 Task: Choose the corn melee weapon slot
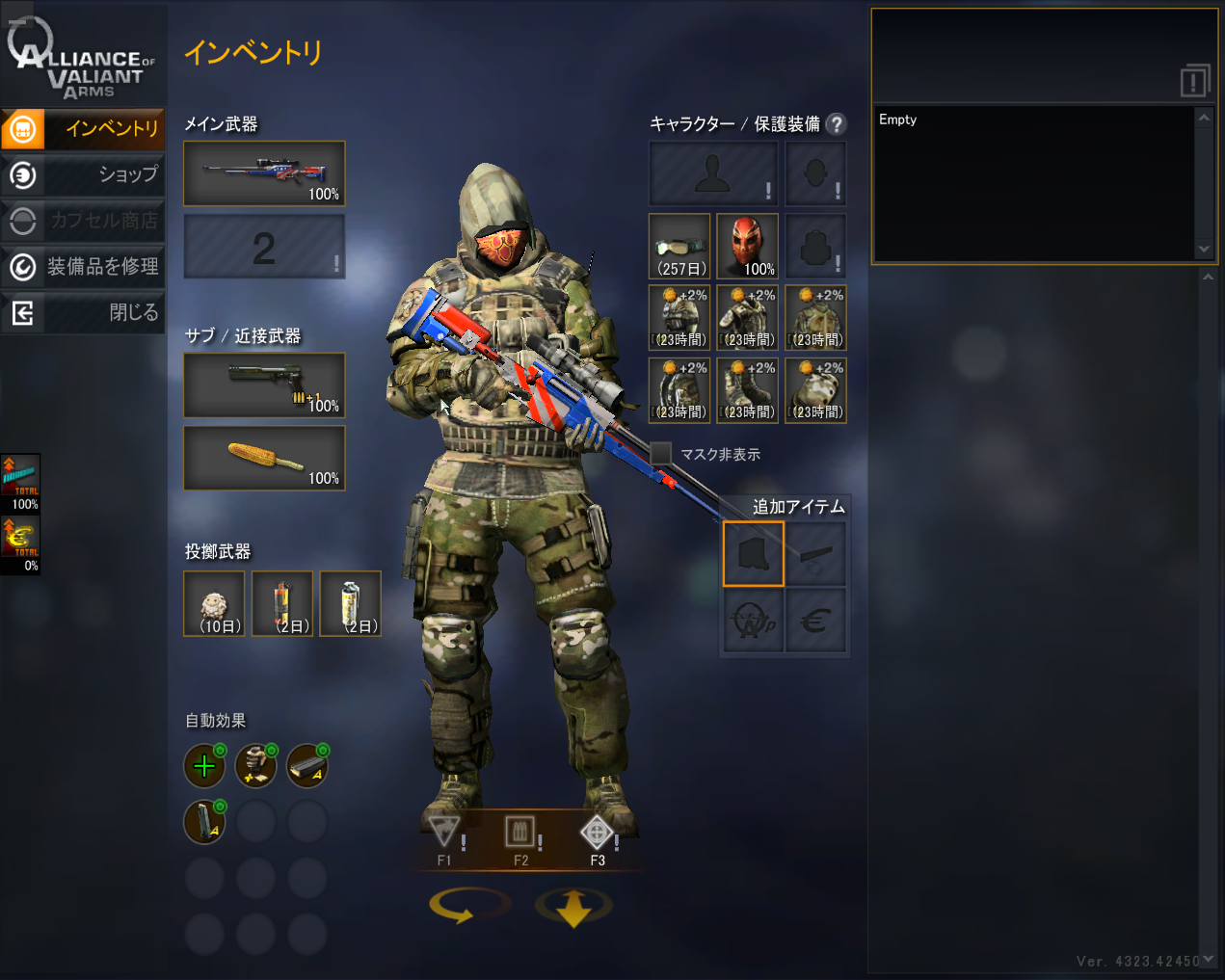click(264, 458)
